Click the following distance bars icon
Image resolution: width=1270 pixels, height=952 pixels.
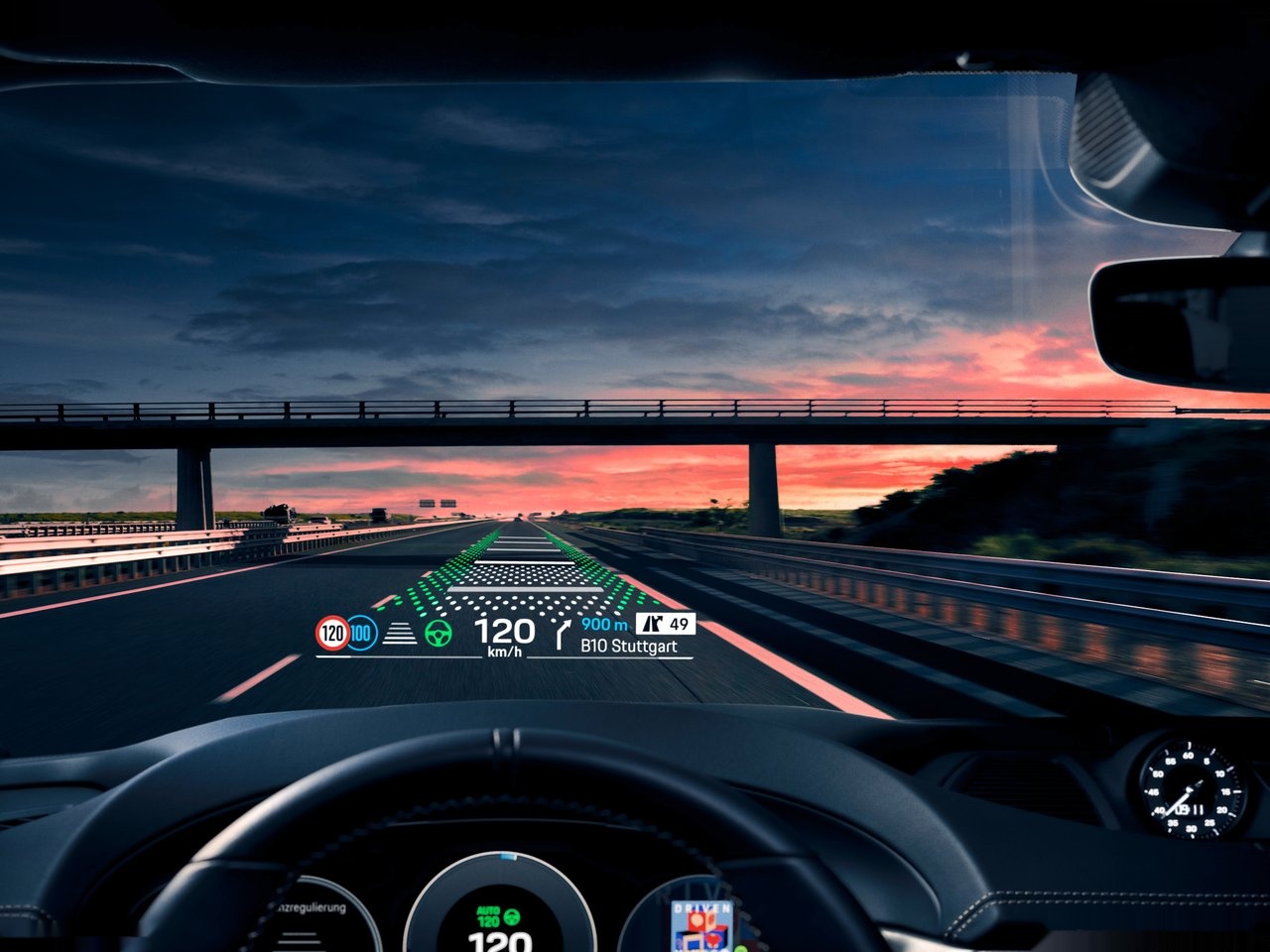pos(400,634)
